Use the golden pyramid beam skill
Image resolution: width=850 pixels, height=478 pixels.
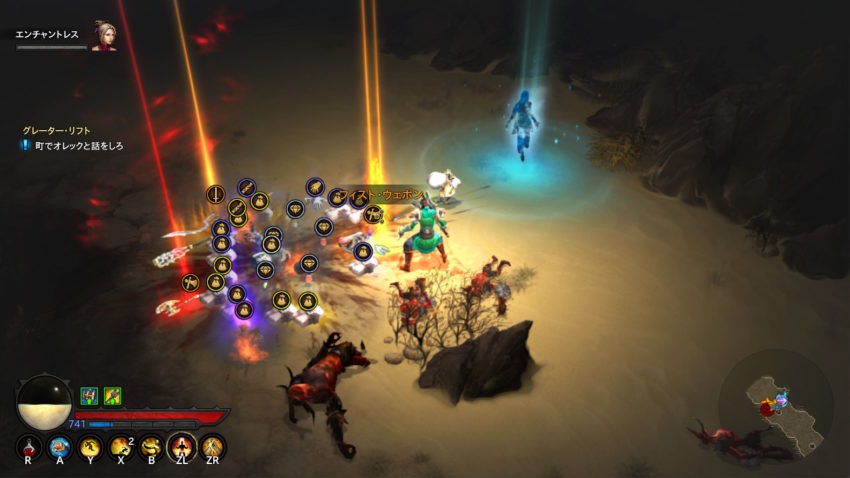click(213, 447)
